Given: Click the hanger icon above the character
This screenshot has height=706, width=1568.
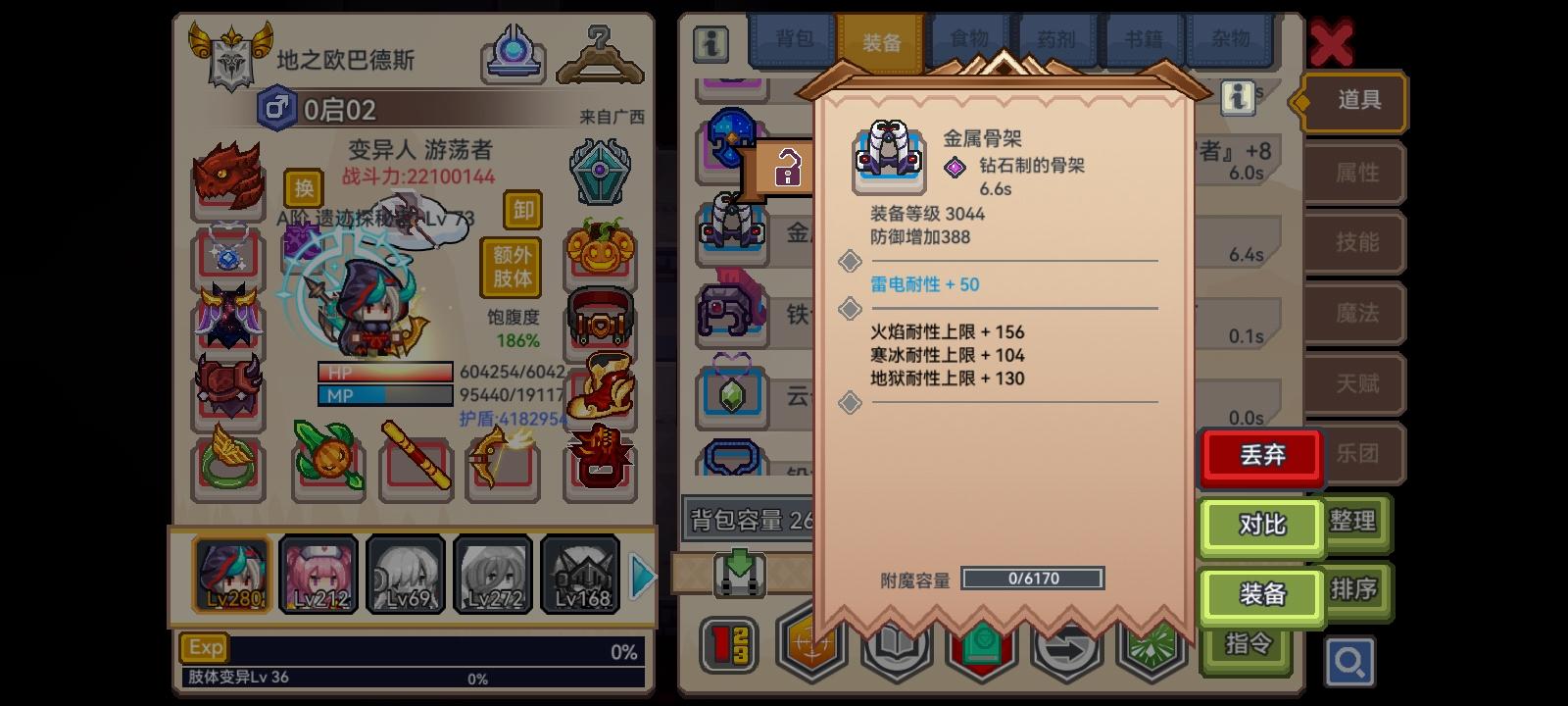Looking at the screenshot, I should pos(600,56).
